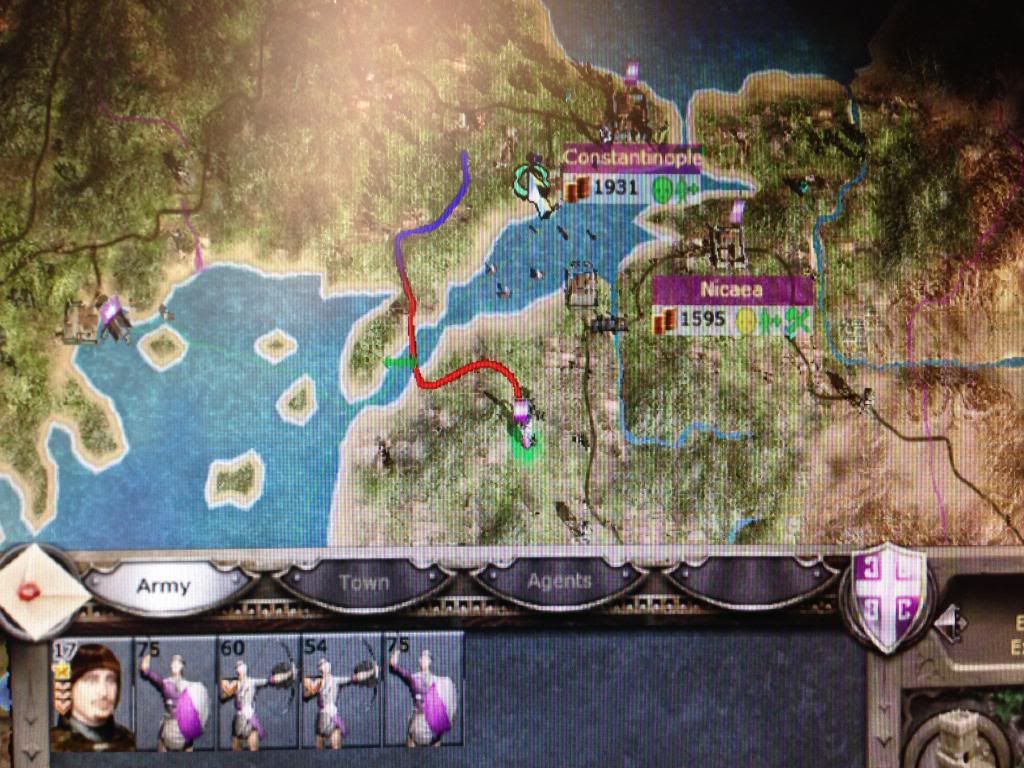Open the sealed letter messages icon
Image resolution: width=1024 pixels, height=768 pixels.
(x=37, y=592)
